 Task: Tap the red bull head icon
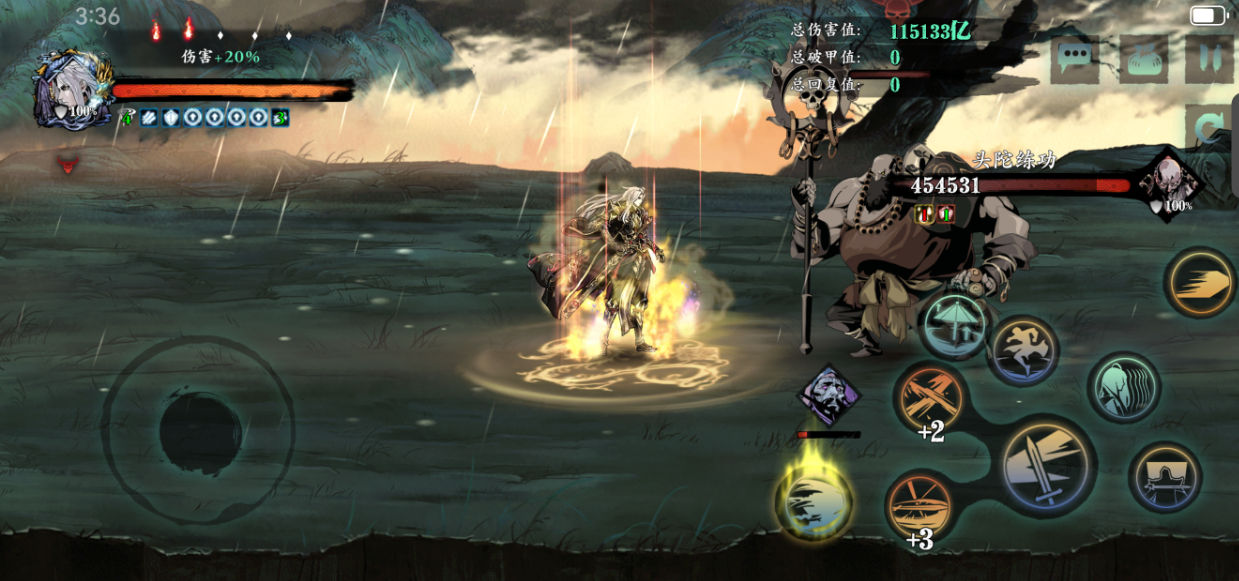pos(69,165)
